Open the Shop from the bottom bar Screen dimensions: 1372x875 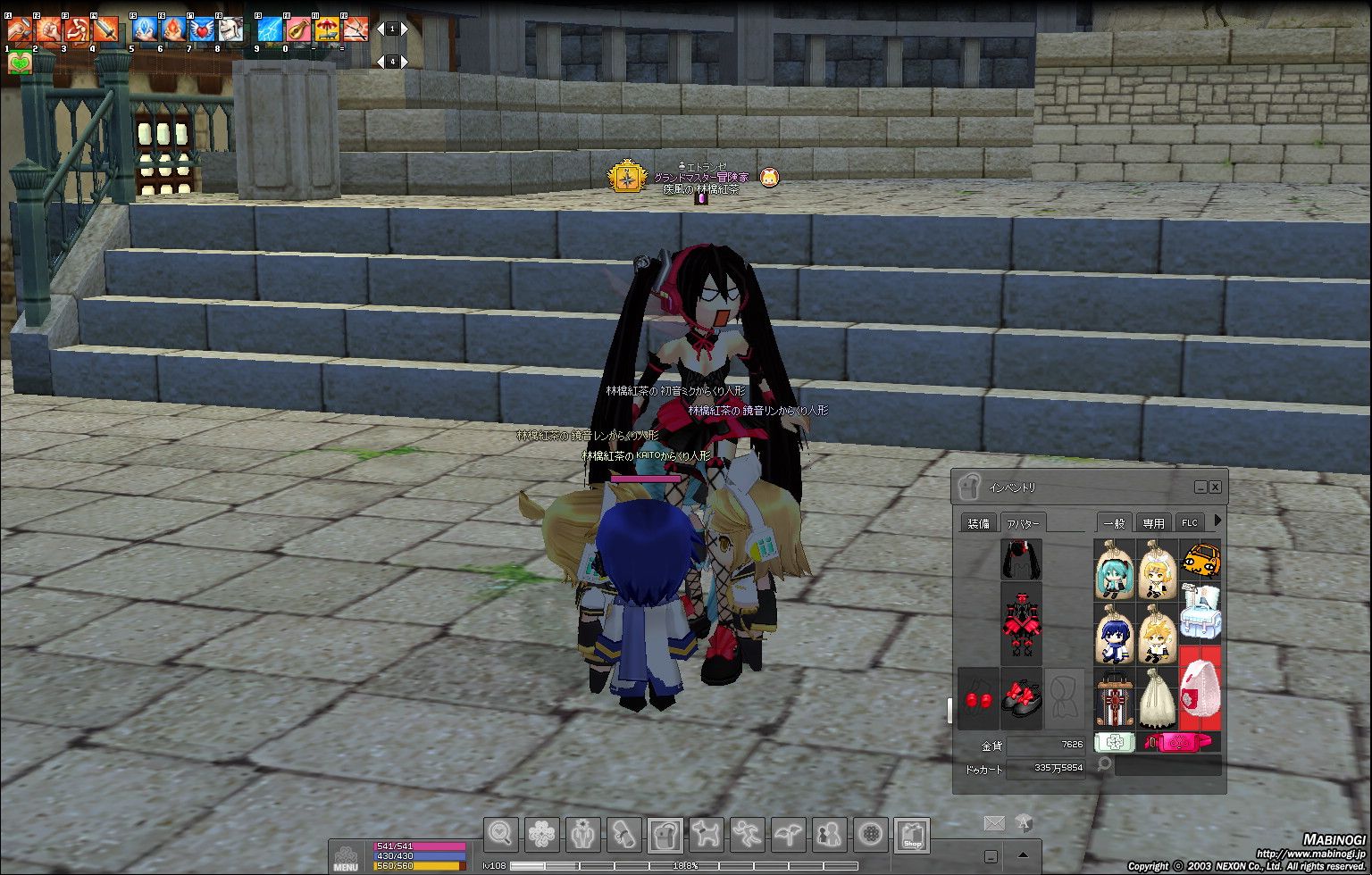point(912,836)
